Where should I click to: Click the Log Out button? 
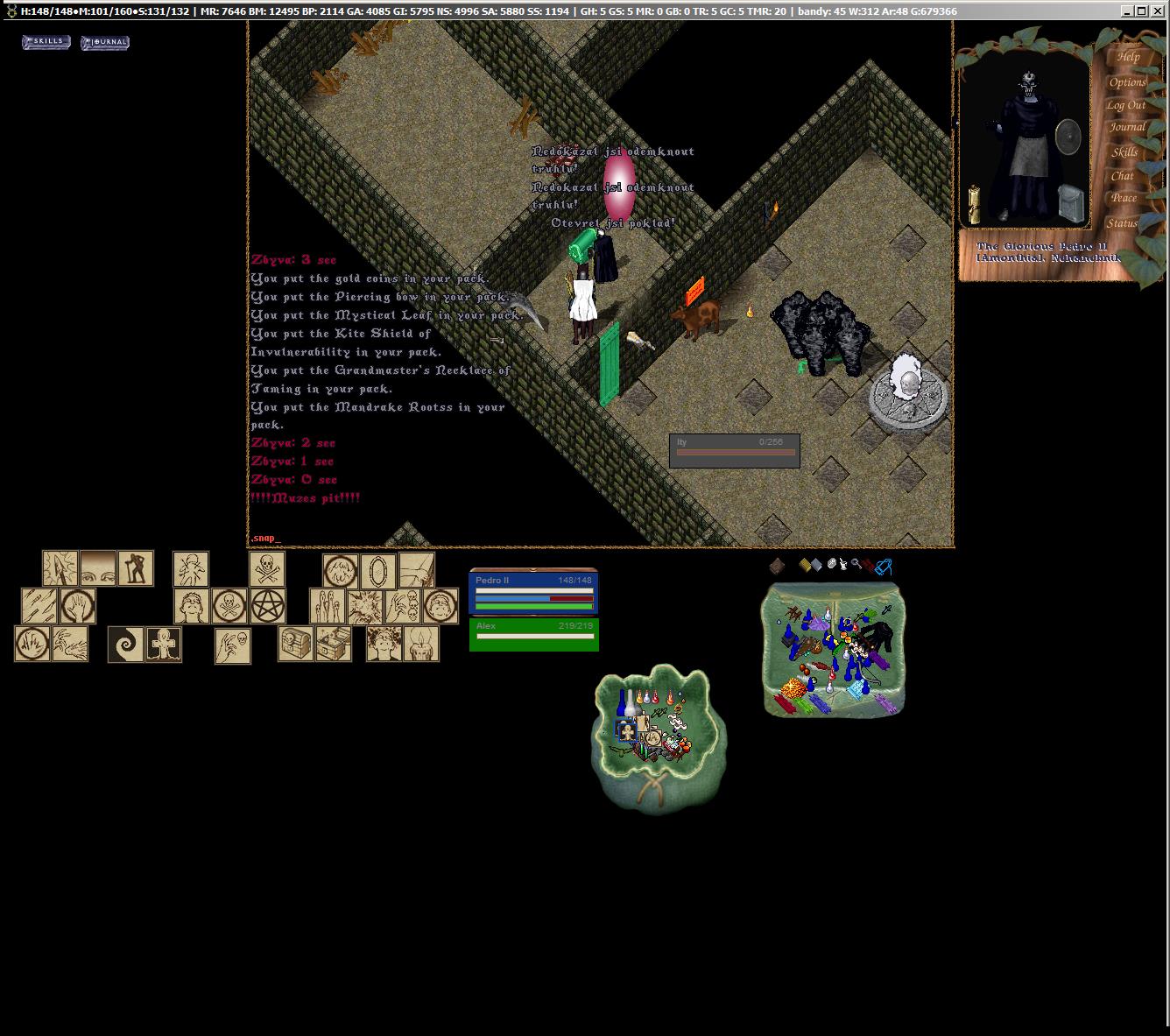pos(1125,105)
